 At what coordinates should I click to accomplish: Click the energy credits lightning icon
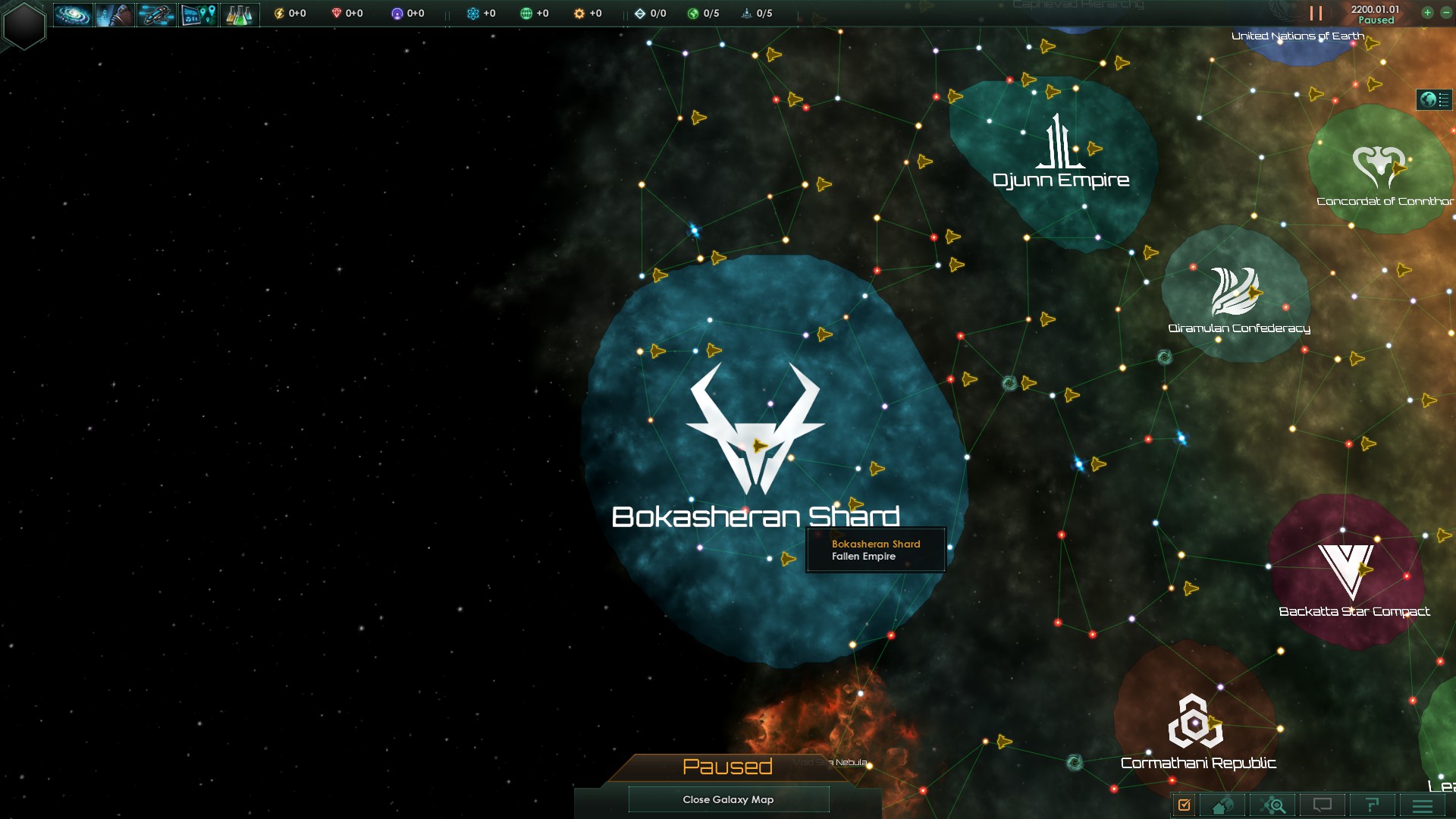(x=280, y=13)
